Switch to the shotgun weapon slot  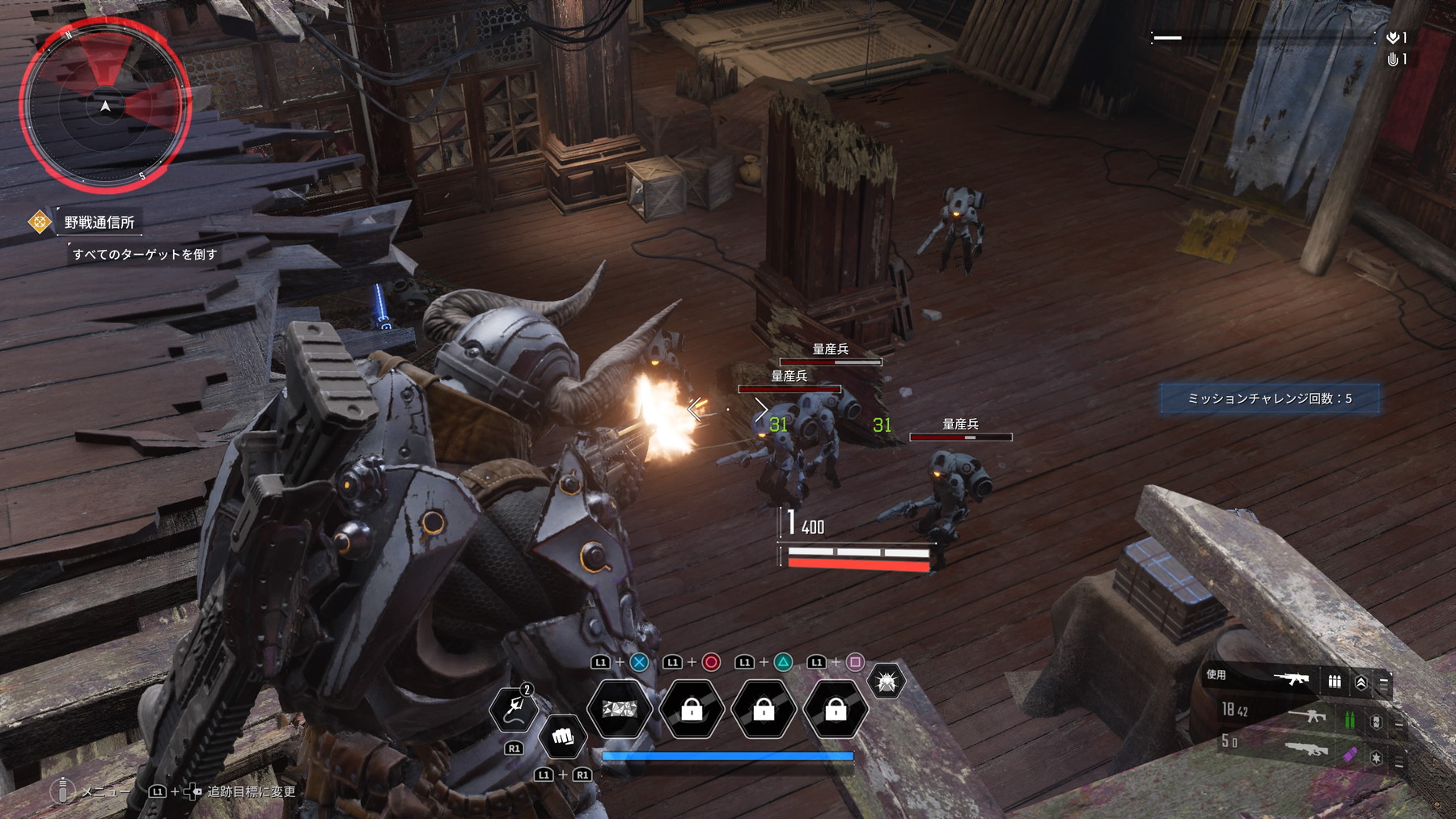point(1306,749)
